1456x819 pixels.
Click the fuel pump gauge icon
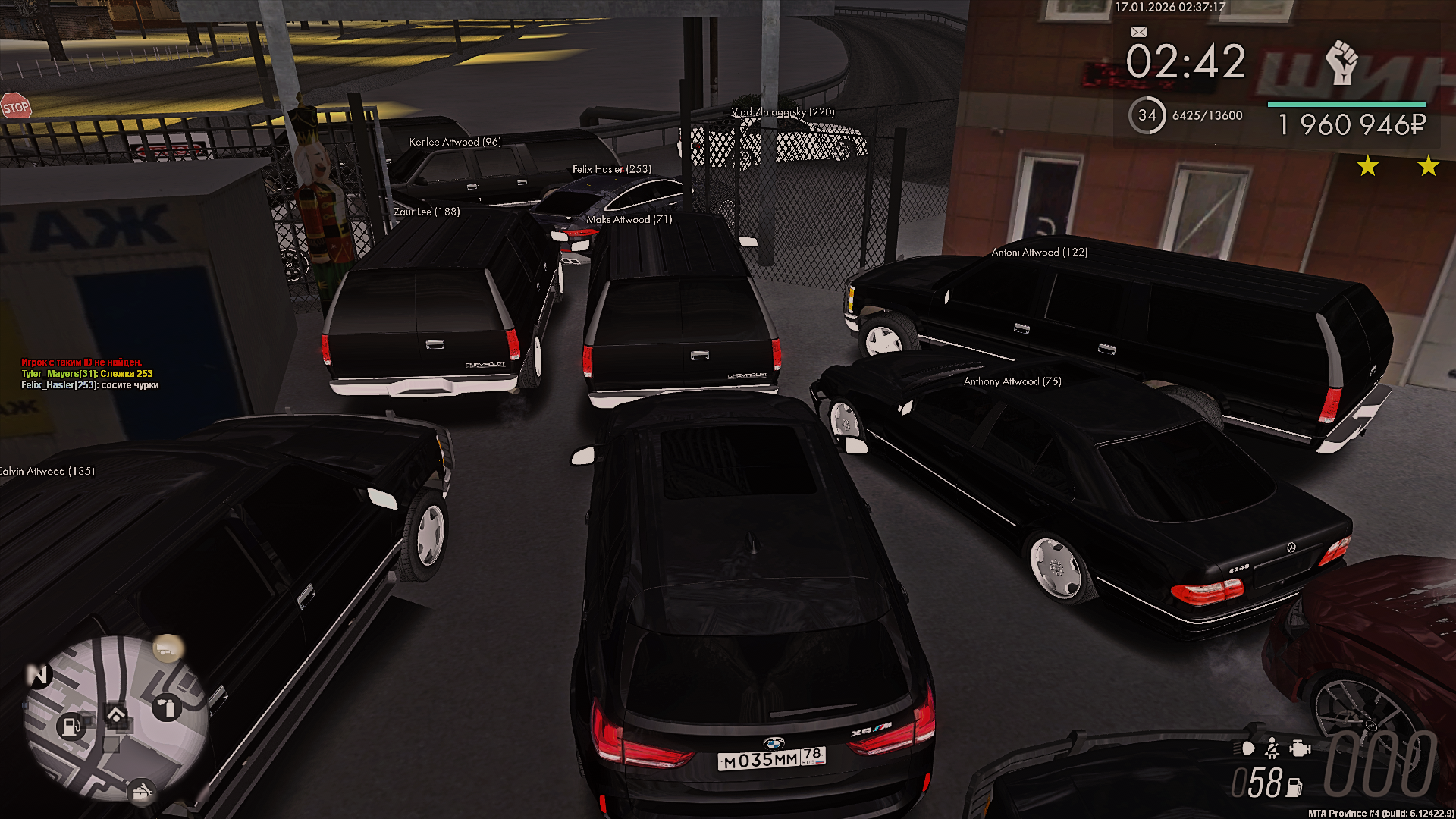coord(1294,787)
